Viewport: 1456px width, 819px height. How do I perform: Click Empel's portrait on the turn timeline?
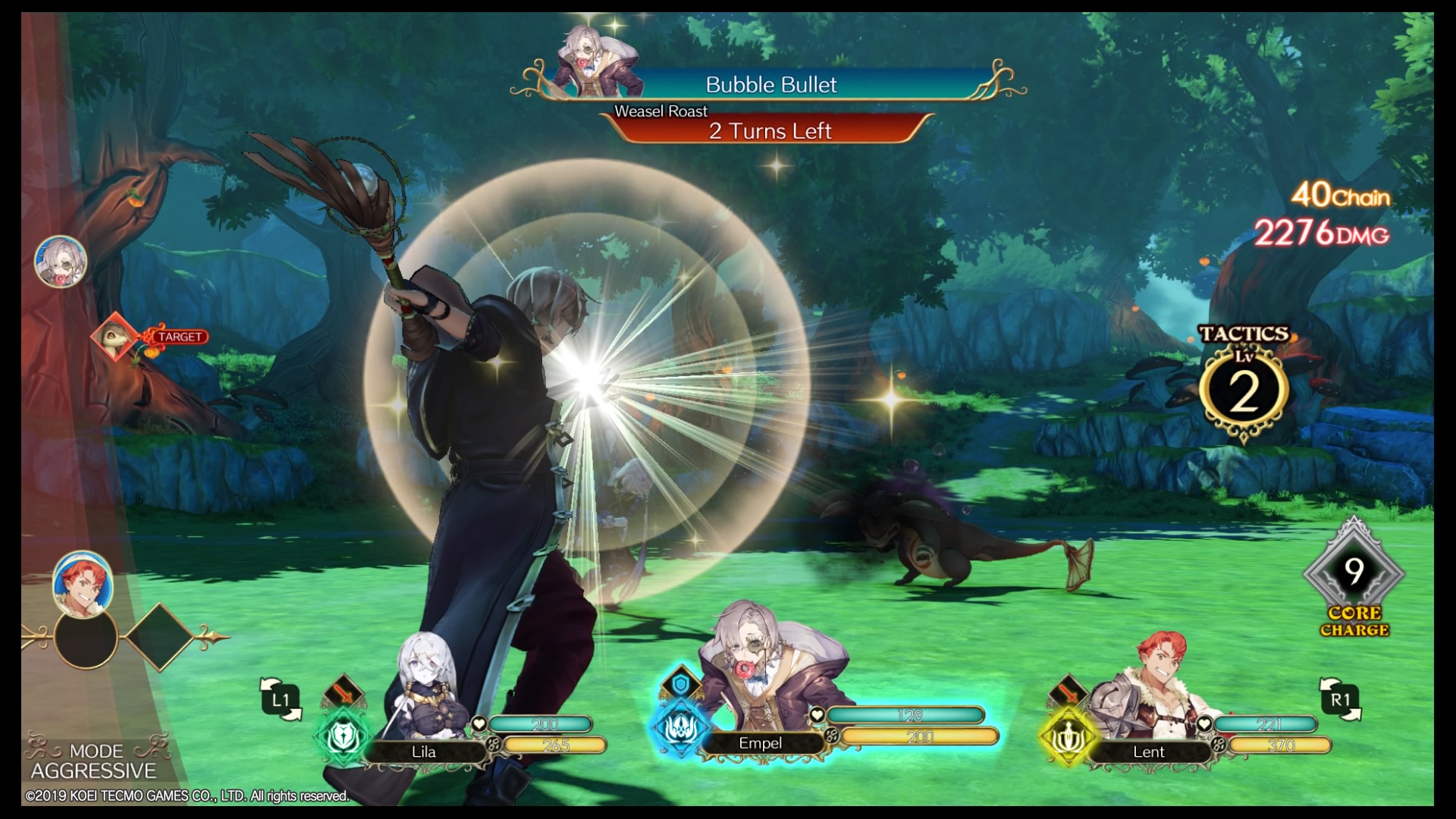tap(61, 262)
